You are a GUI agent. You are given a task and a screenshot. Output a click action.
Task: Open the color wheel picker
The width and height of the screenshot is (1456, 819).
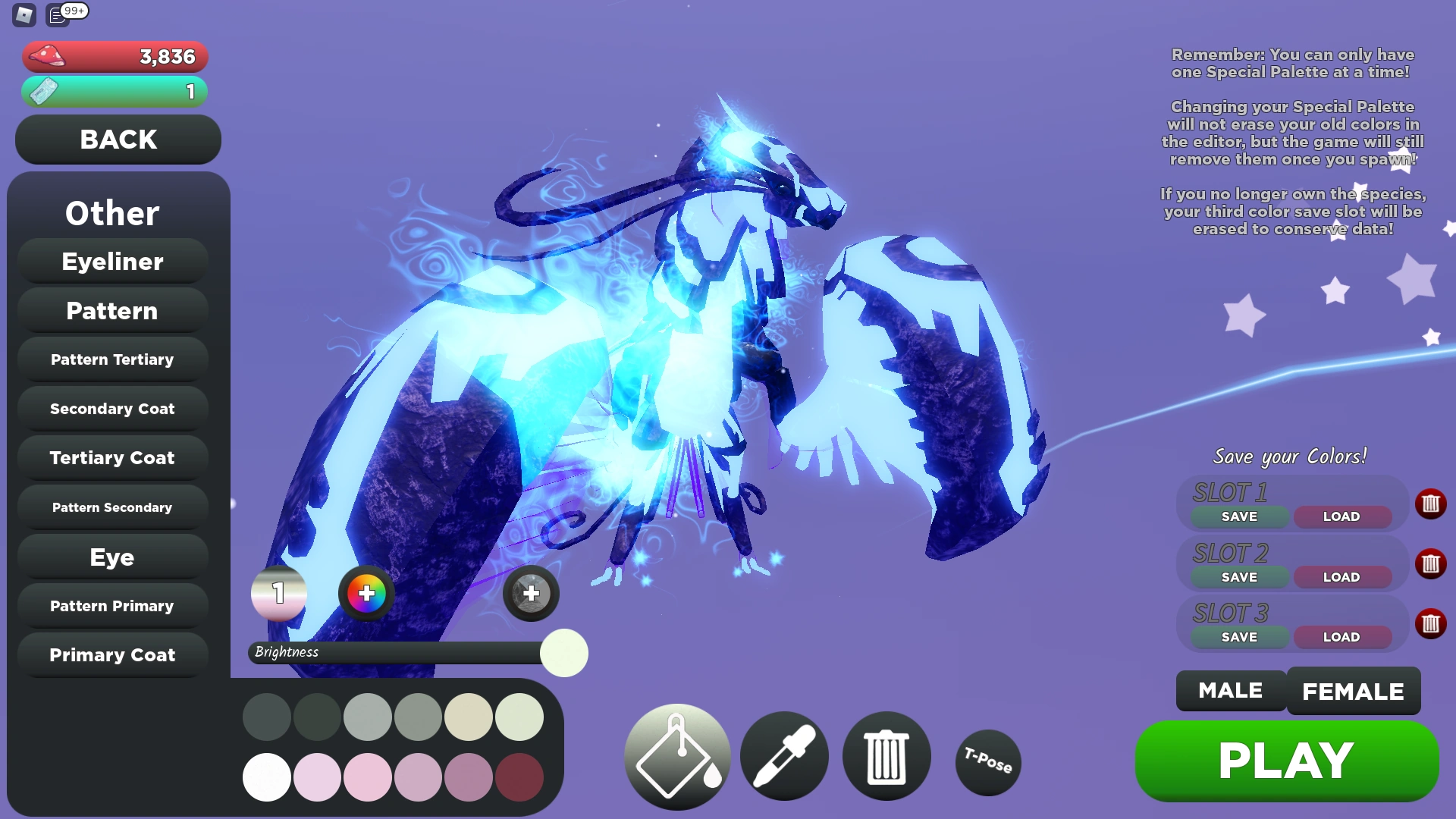click(x=366, y=594)
